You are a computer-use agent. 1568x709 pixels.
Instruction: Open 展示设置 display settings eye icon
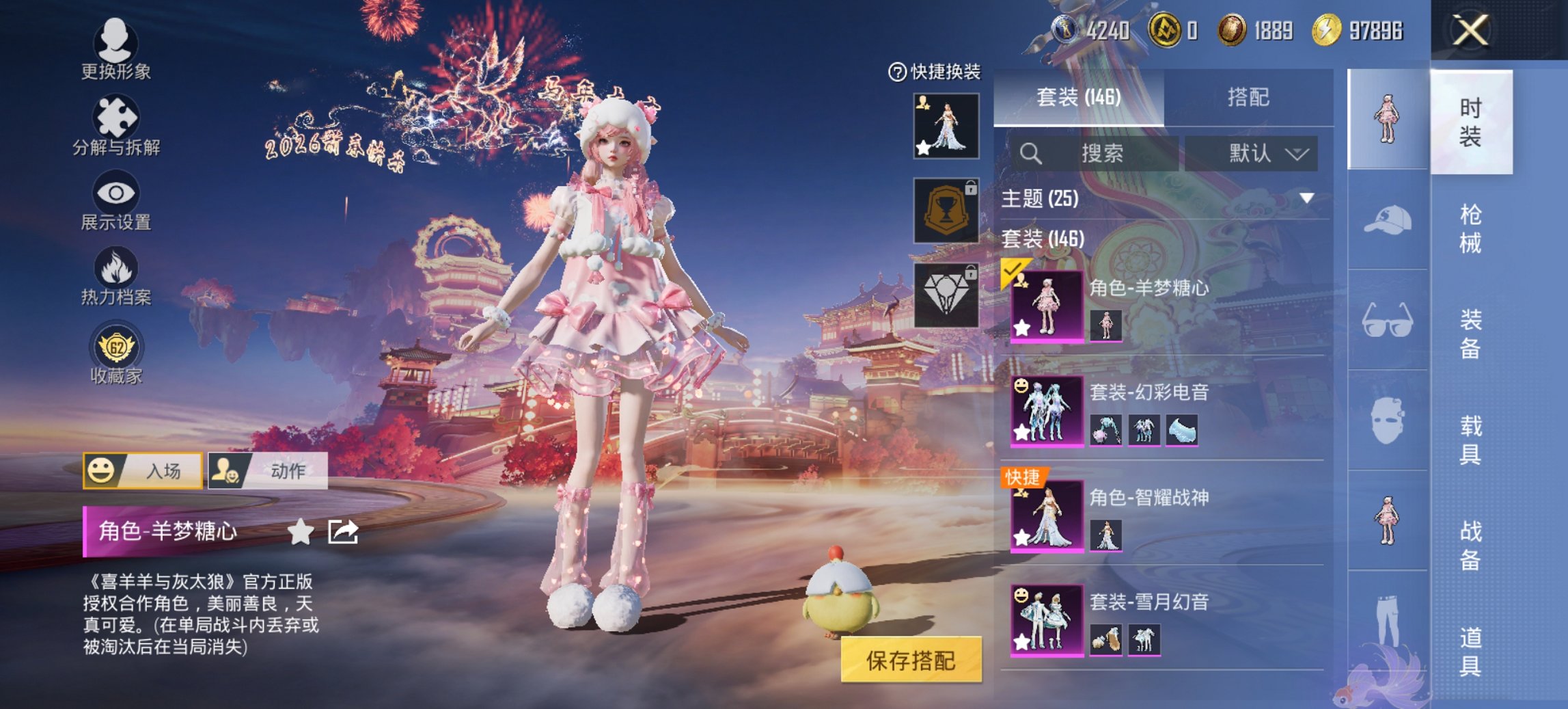pos(116,198)
